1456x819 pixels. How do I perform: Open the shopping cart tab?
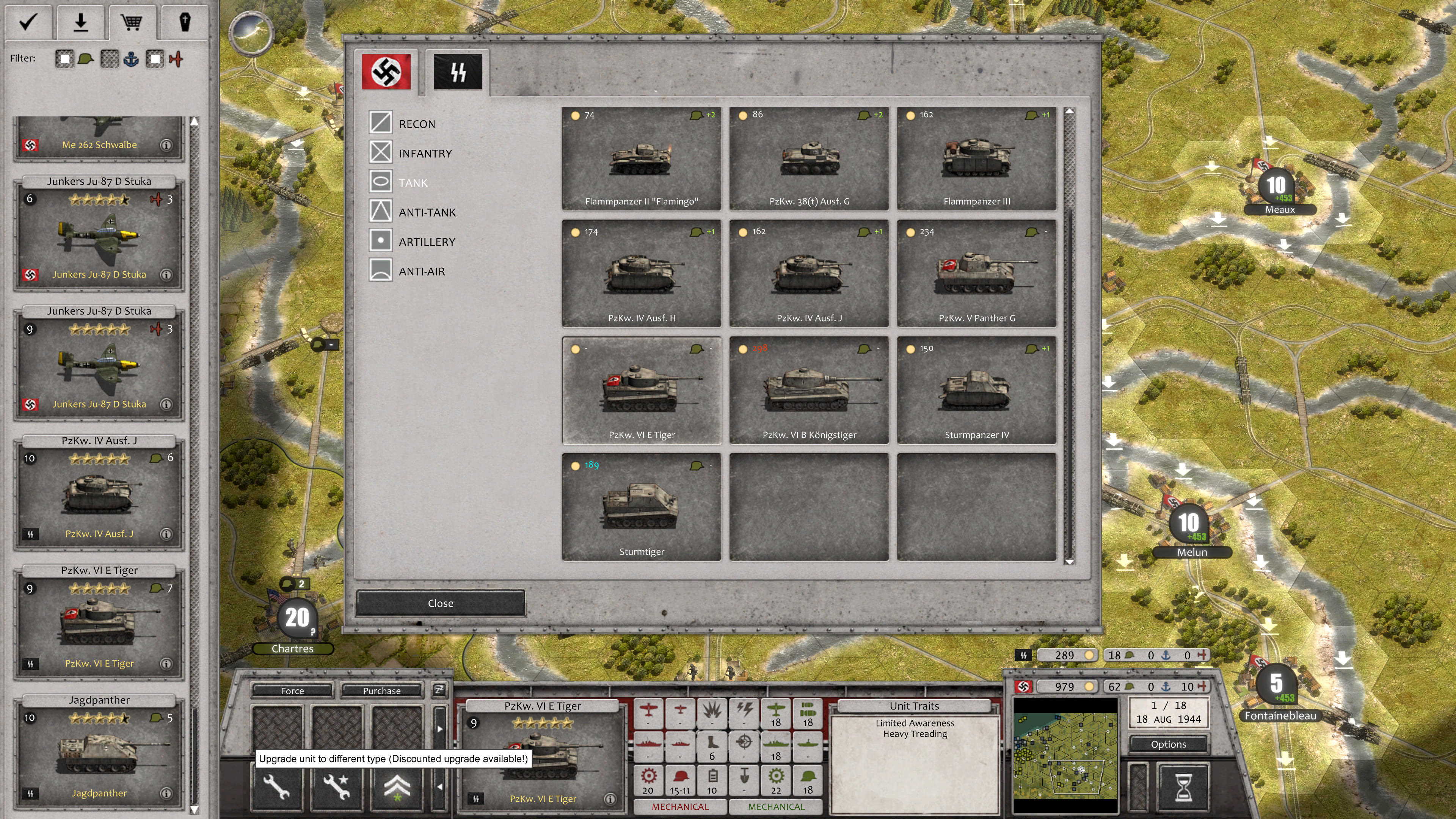click(x=132, y=23)
